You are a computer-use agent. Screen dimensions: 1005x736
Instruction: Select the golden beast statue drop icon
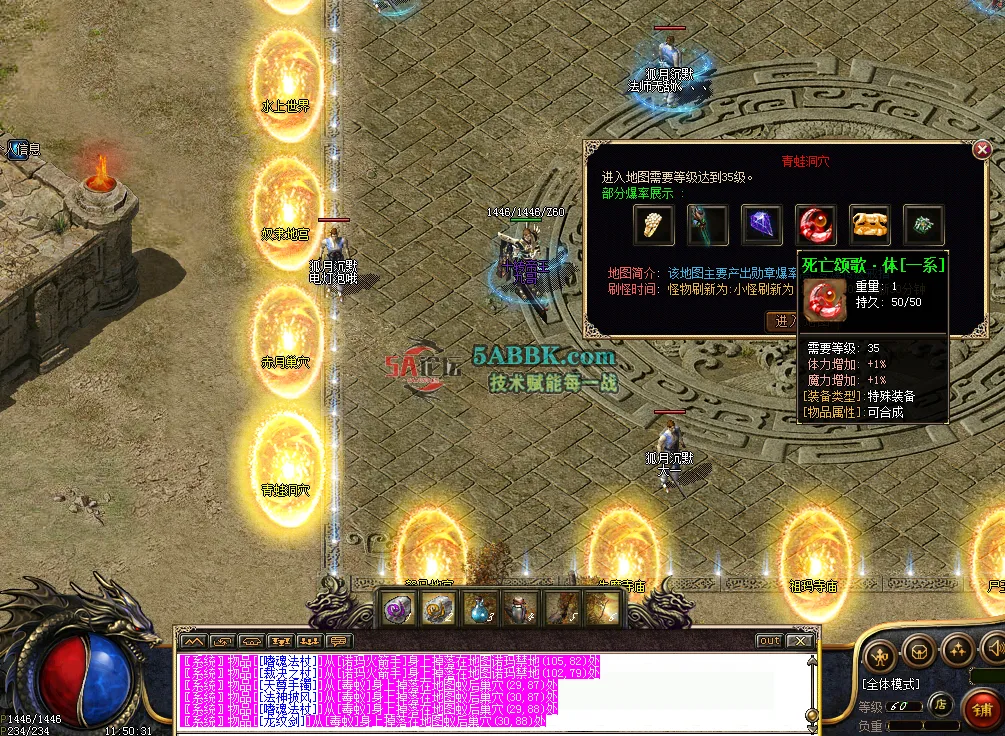[x=870, y=225]
